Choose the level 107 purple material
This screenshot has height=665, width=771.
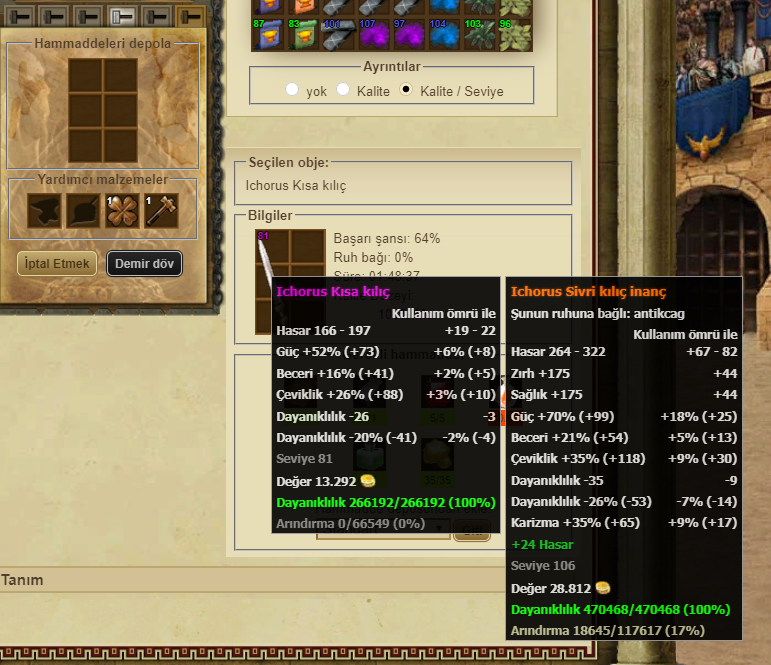pos(373,33)
